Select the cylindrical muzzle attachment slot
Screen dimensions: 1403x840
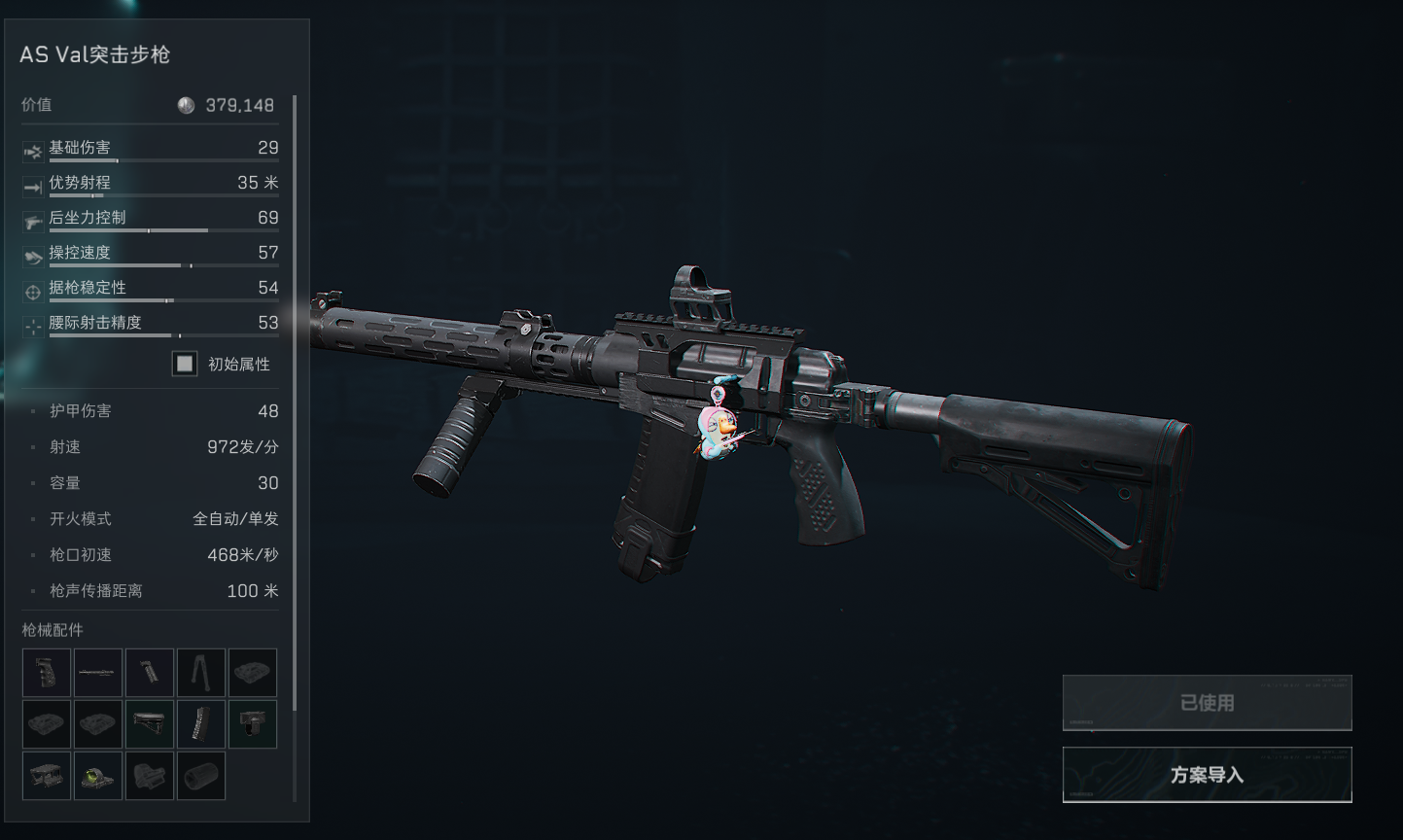coord(201,776)
